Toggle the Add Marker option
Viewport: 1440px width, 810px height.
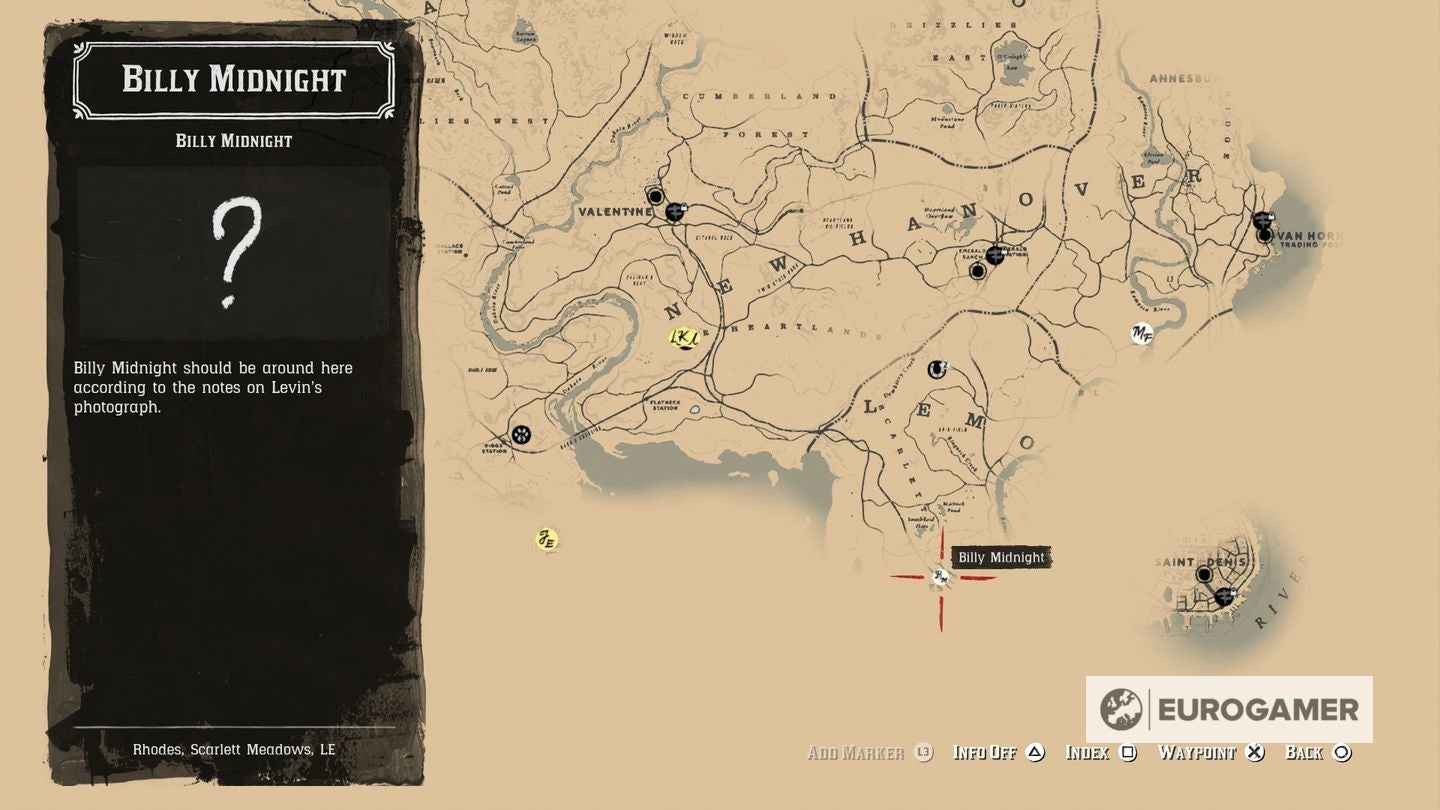pos(864,753)
